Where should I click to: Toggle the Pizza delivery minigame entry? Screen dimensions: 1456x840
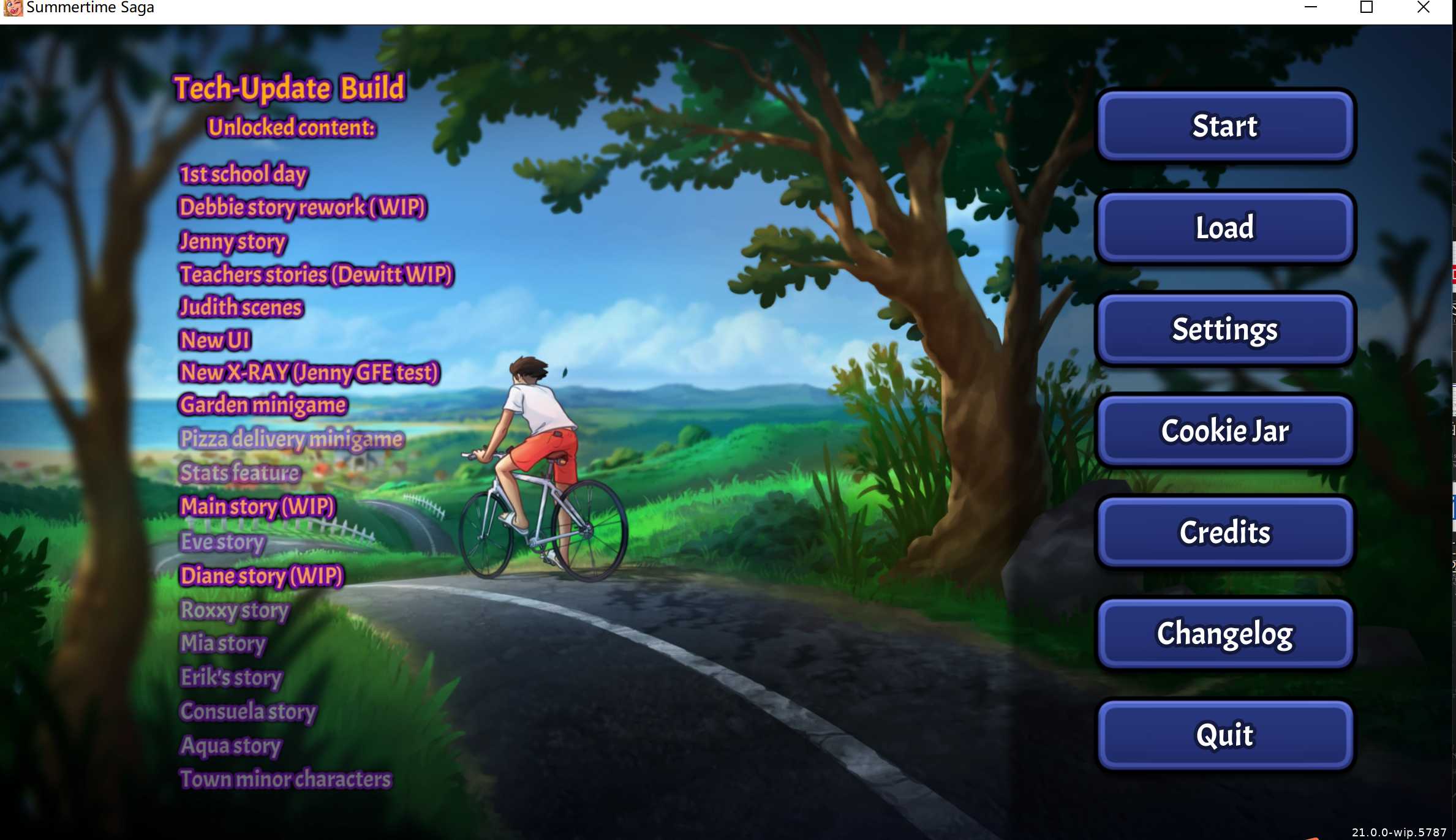click(291, 438)
